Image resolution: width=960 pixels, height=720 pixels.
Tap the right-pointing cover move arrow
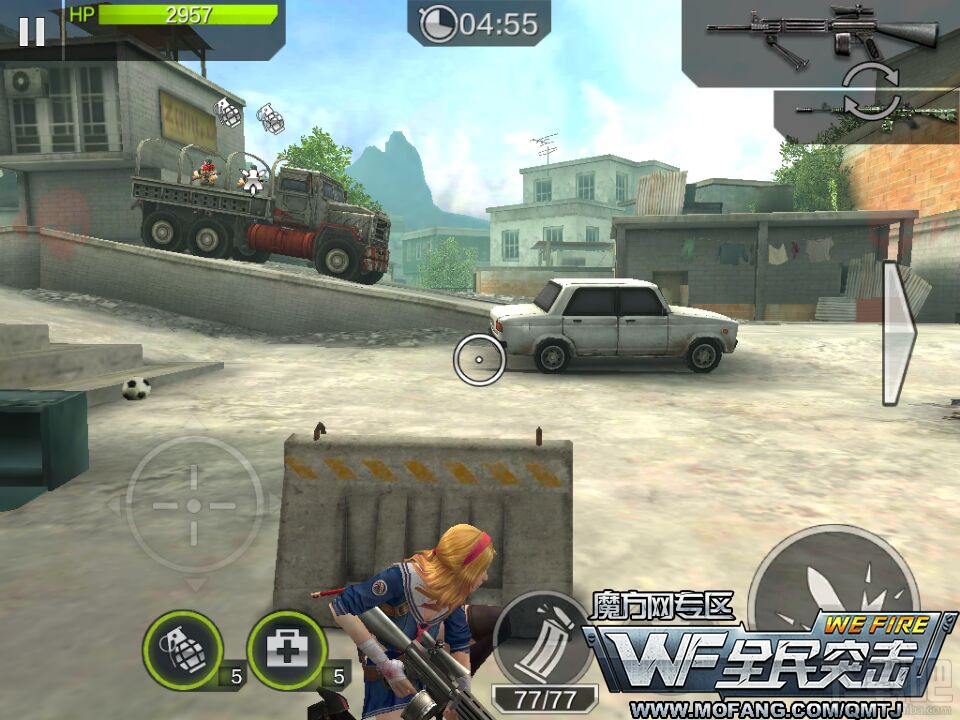(x=898, y=333)
